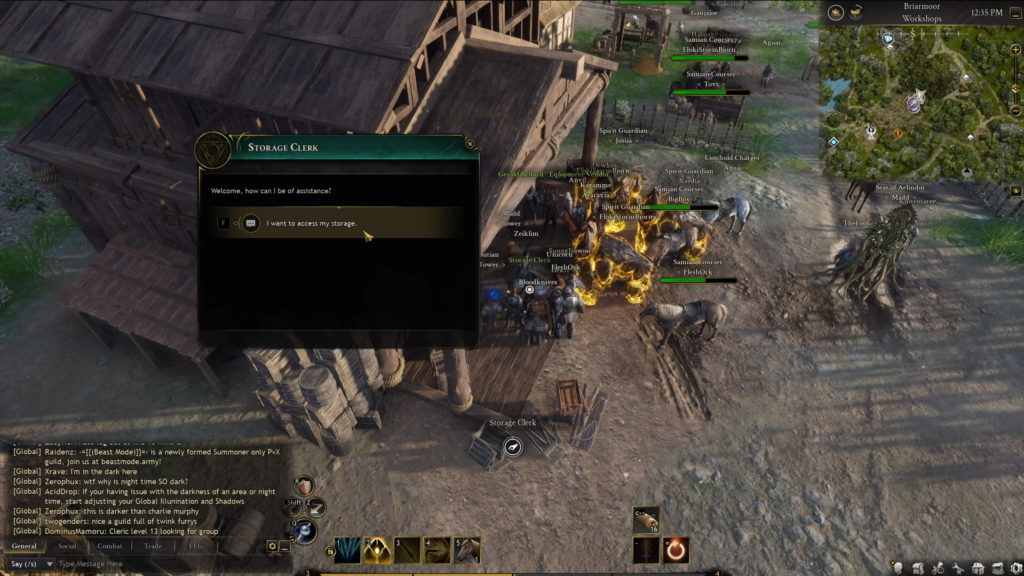Activate the fiery ring ability icon
1024x576 pixels.
tap(676, 550)
